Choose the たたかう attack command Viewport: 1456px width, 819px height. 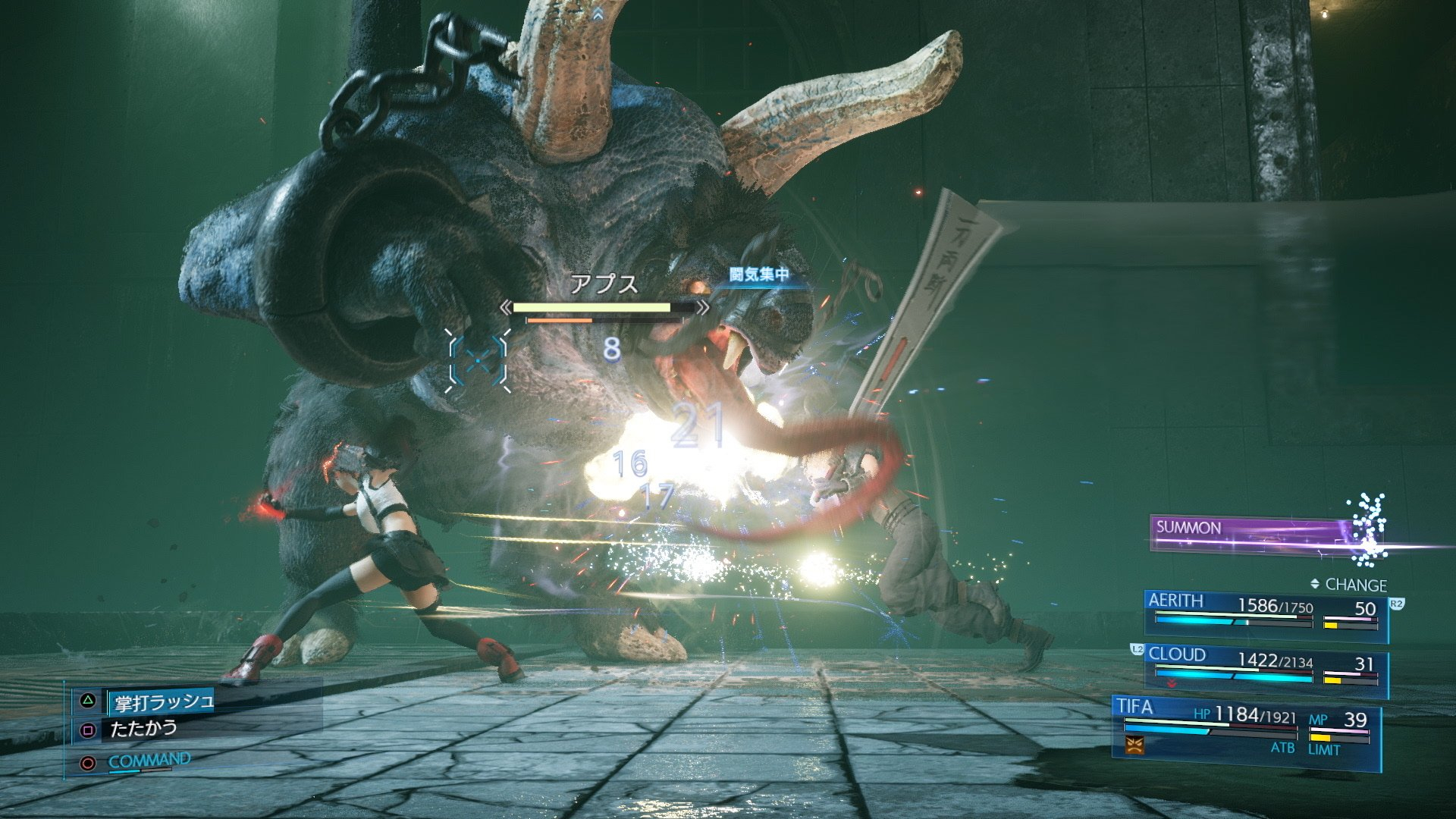pyautogui.click(x=143, y=730)
